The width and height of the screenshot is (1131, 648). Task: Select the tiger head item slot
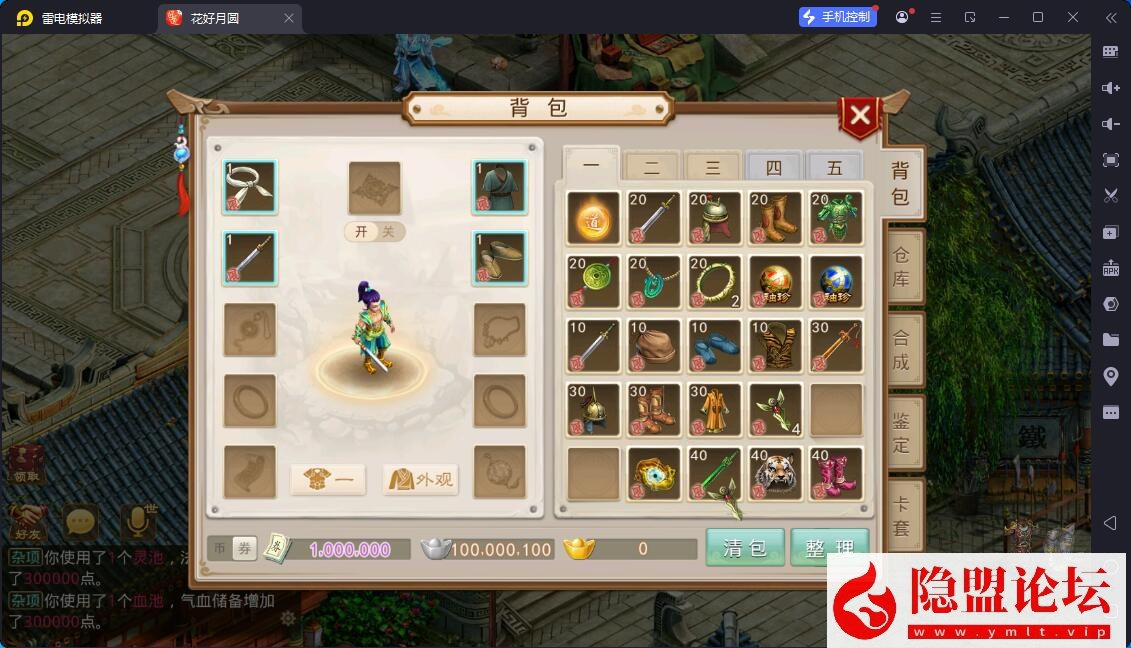775,473
